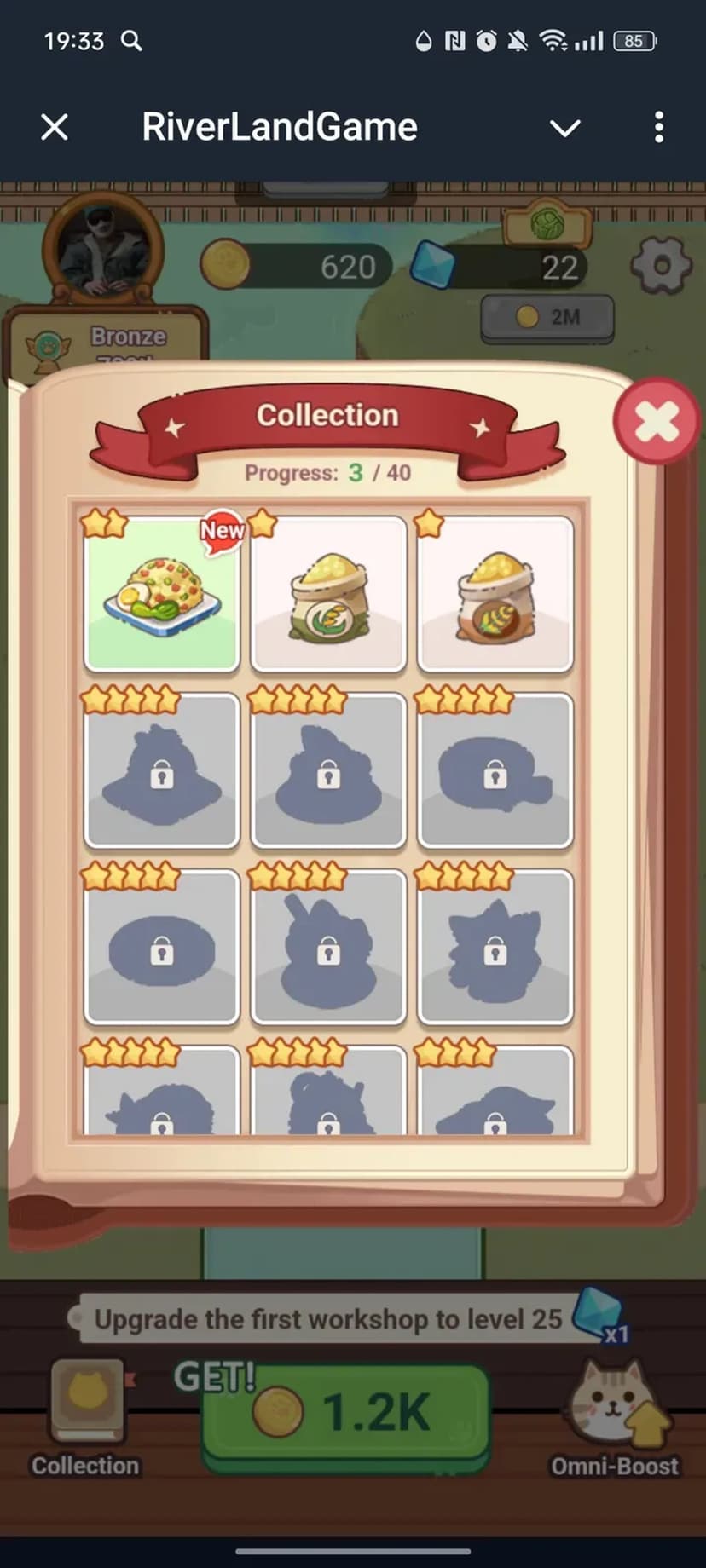This screenshot has height=1568, width=706.
Task: Open the workshop upgrade quest tracker
Action: 328,1319
